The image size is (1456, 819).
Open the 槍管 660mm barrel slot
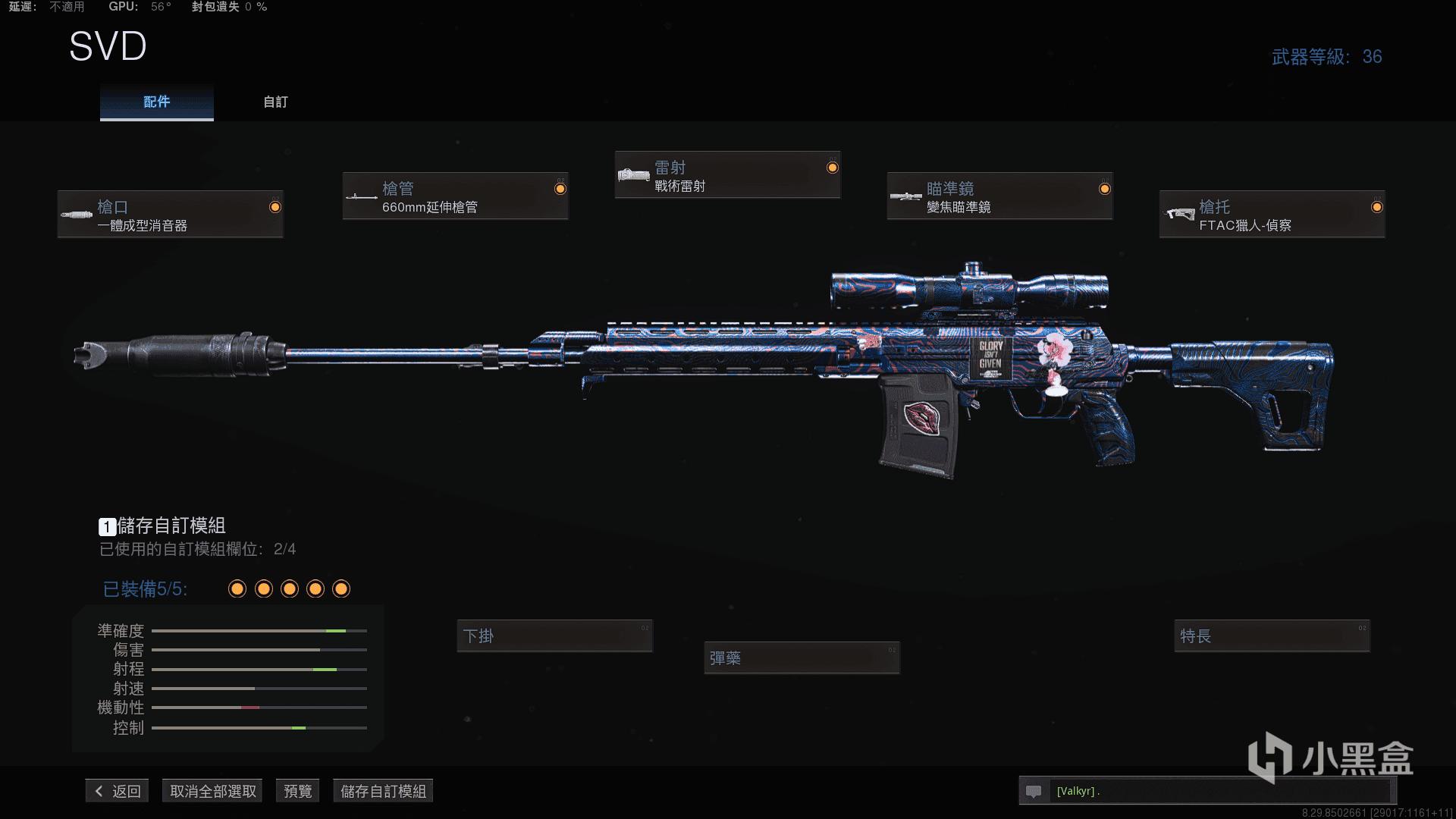pos(455,196)
